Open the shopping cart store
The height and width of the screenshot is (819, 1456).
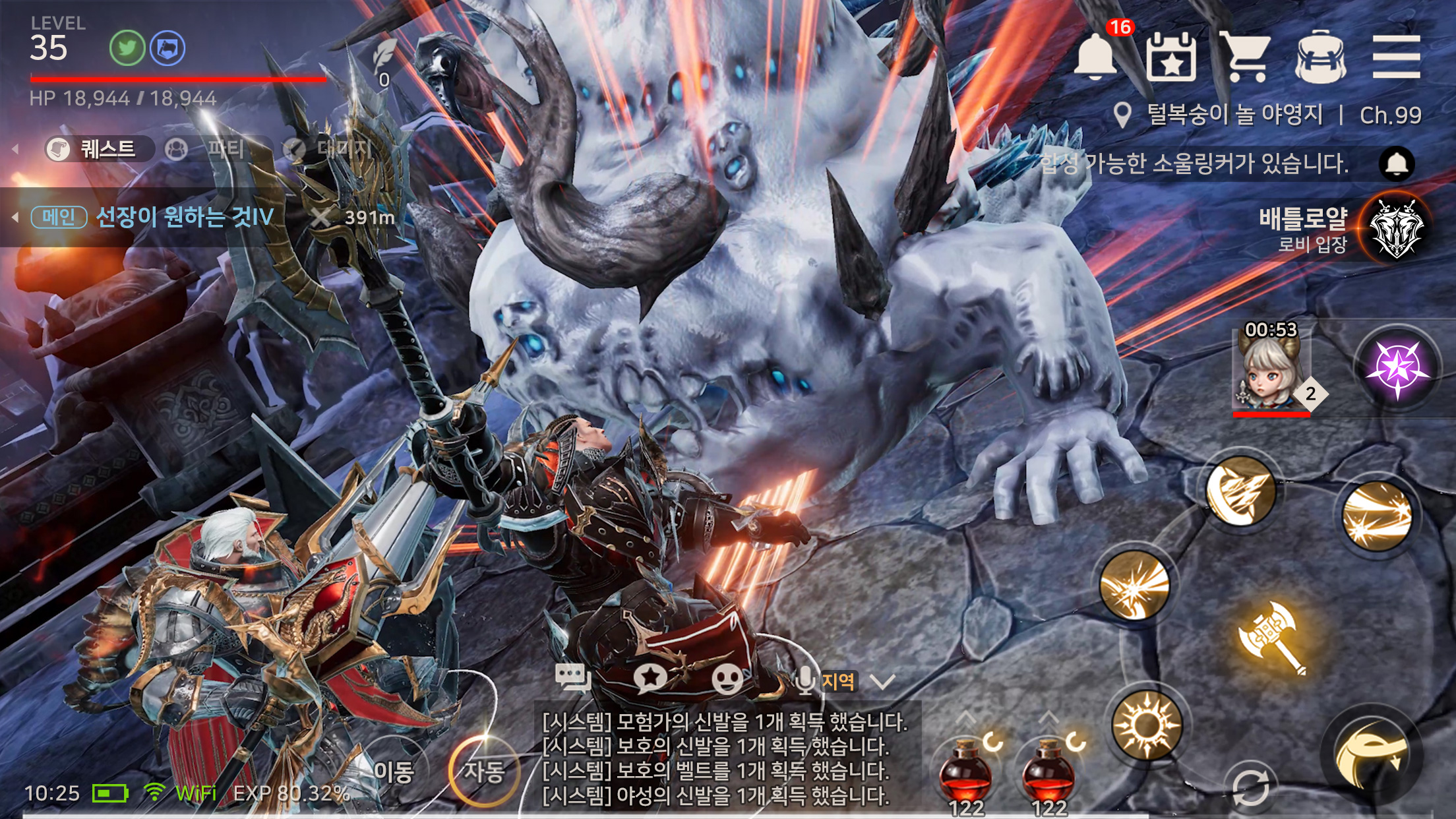[x=1245, y=57]
